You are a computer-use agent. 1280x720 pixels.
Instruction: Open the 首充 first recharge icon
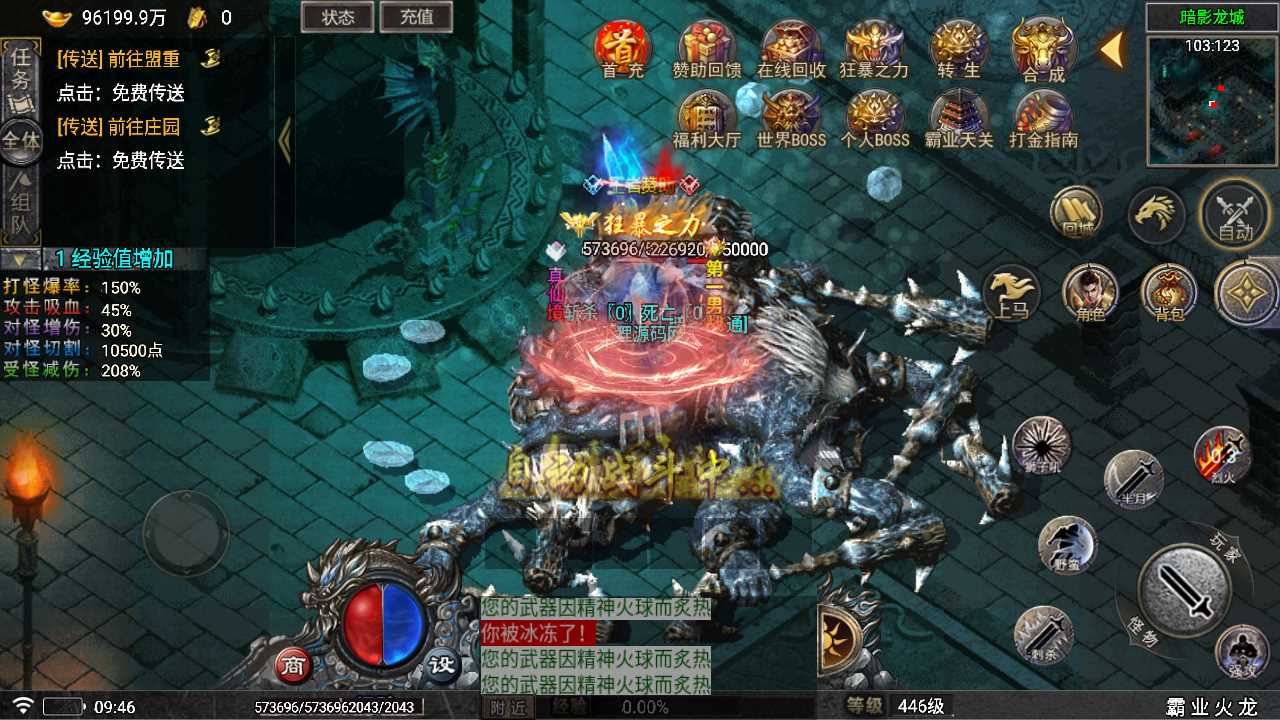coord(623,48)
